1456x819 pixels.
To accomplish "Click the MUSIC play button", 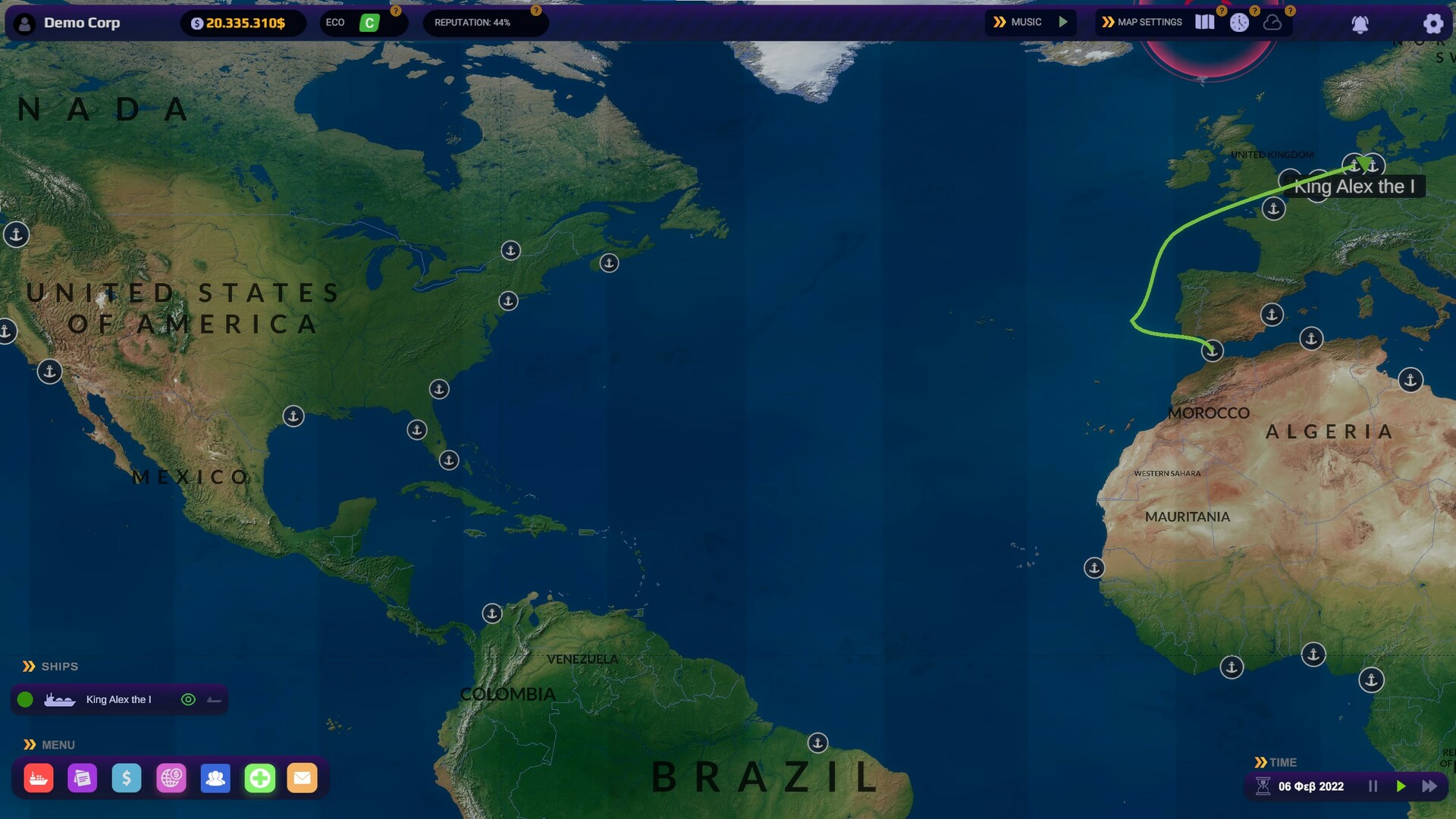I will pyautogui.click(x=1064, y=22).
